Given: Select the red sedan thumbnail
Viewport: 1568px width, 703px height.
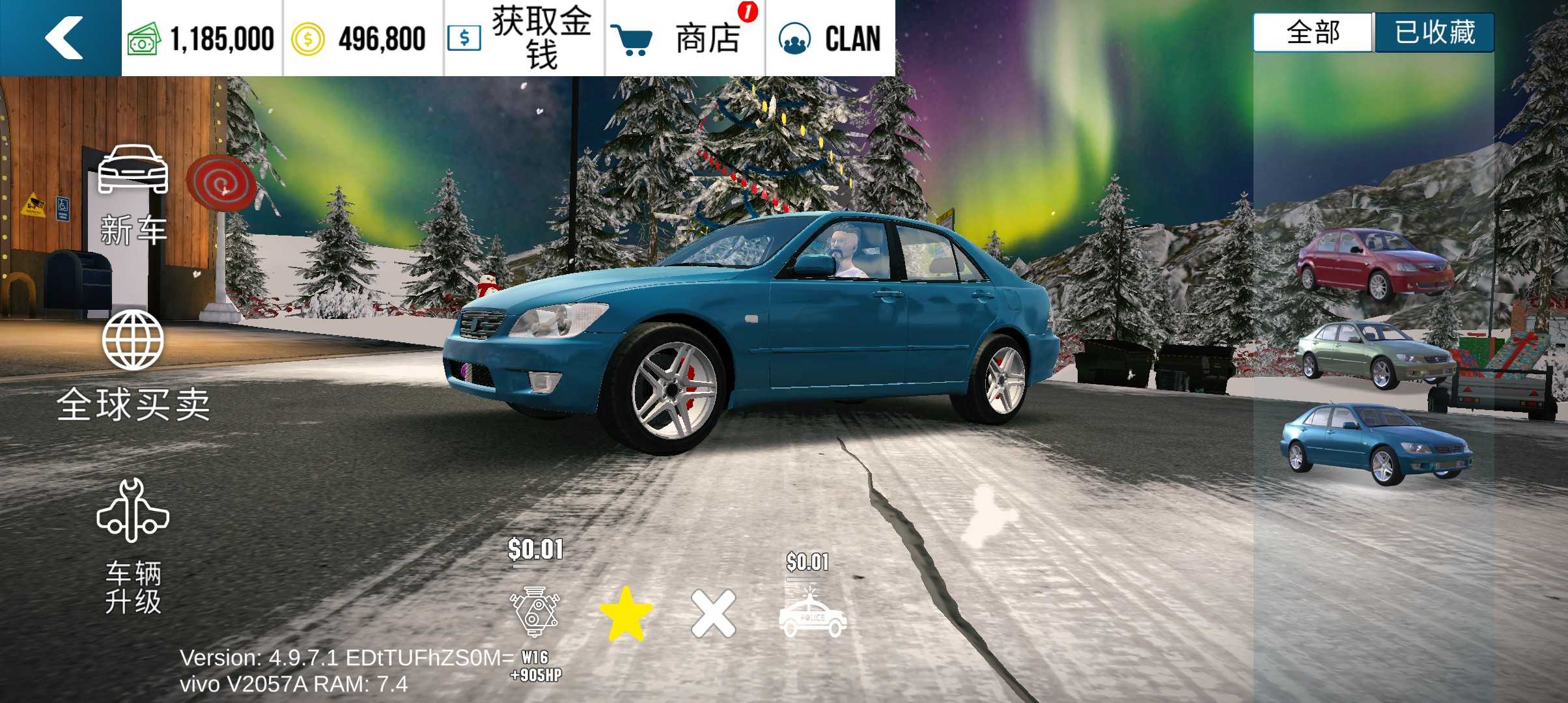Looking at the screenshot, I should click(1375, 265).
